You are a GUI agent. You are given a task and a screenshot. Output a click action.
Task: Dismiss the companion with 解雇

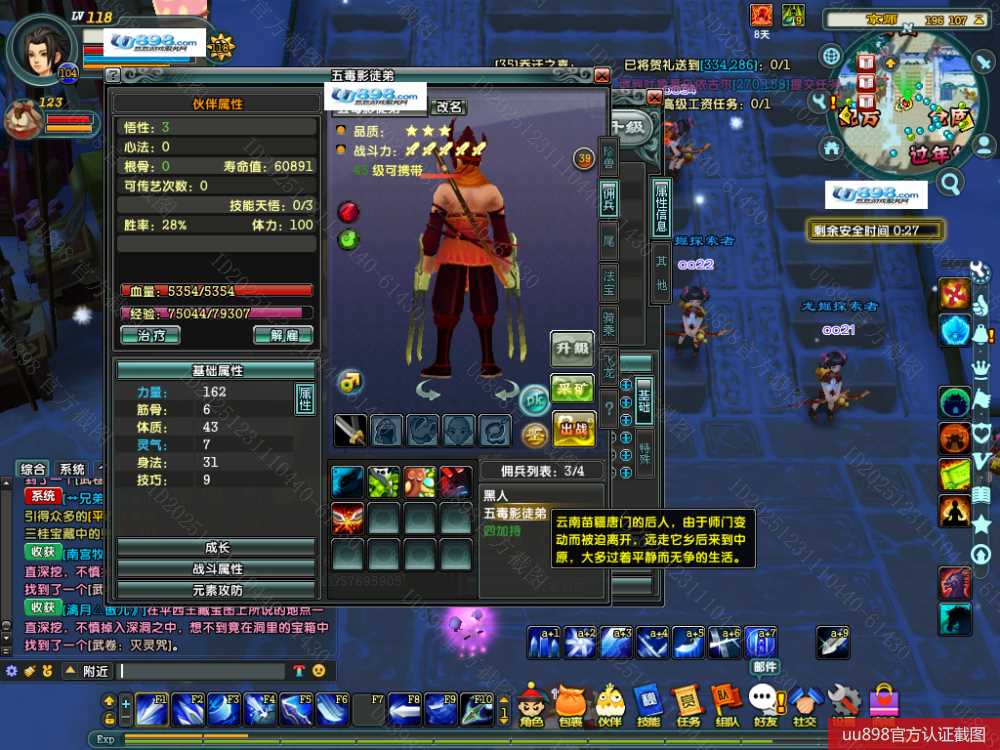point(283,335)
